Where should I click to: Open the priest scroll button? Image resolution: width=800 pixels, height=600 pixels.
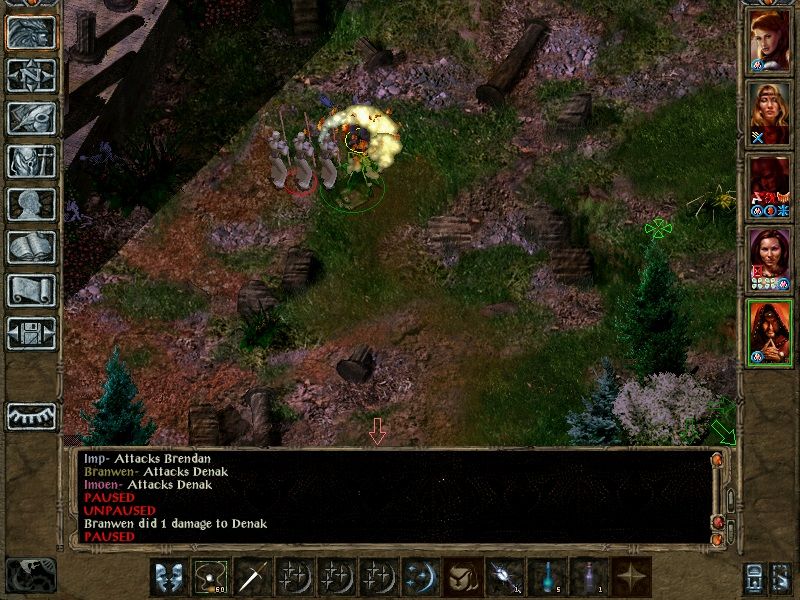(x=31, y=290)
